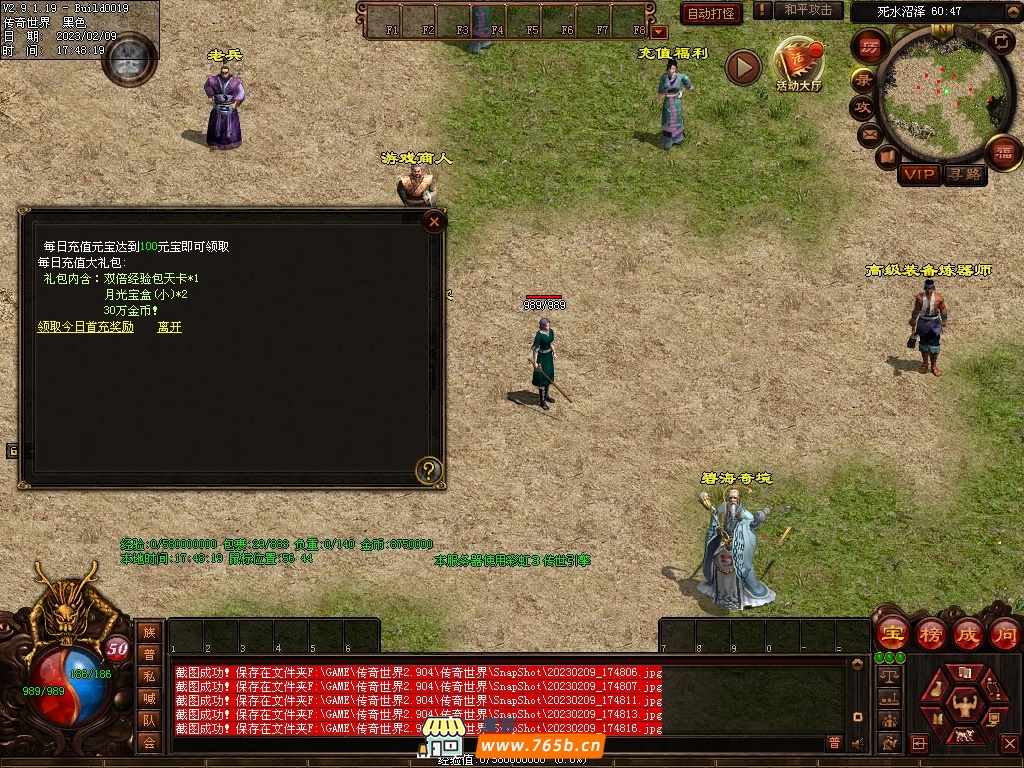Open the 活动大厅 events hall
This screenshot has height=768, width=1024.
click(799, 65)
